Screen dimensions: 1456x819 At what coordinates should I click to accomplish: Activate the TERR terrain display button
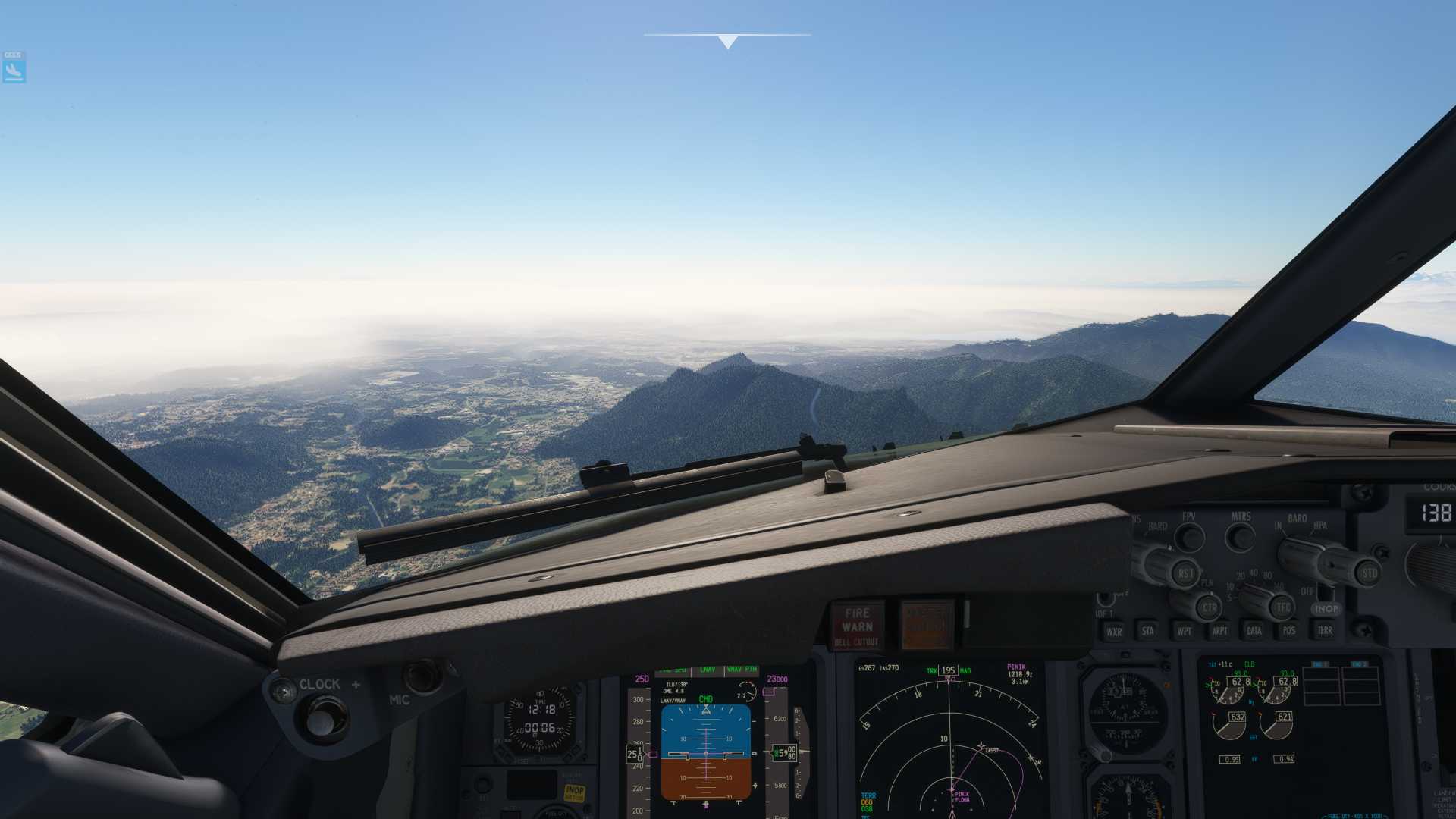[x=1327, y=631]
